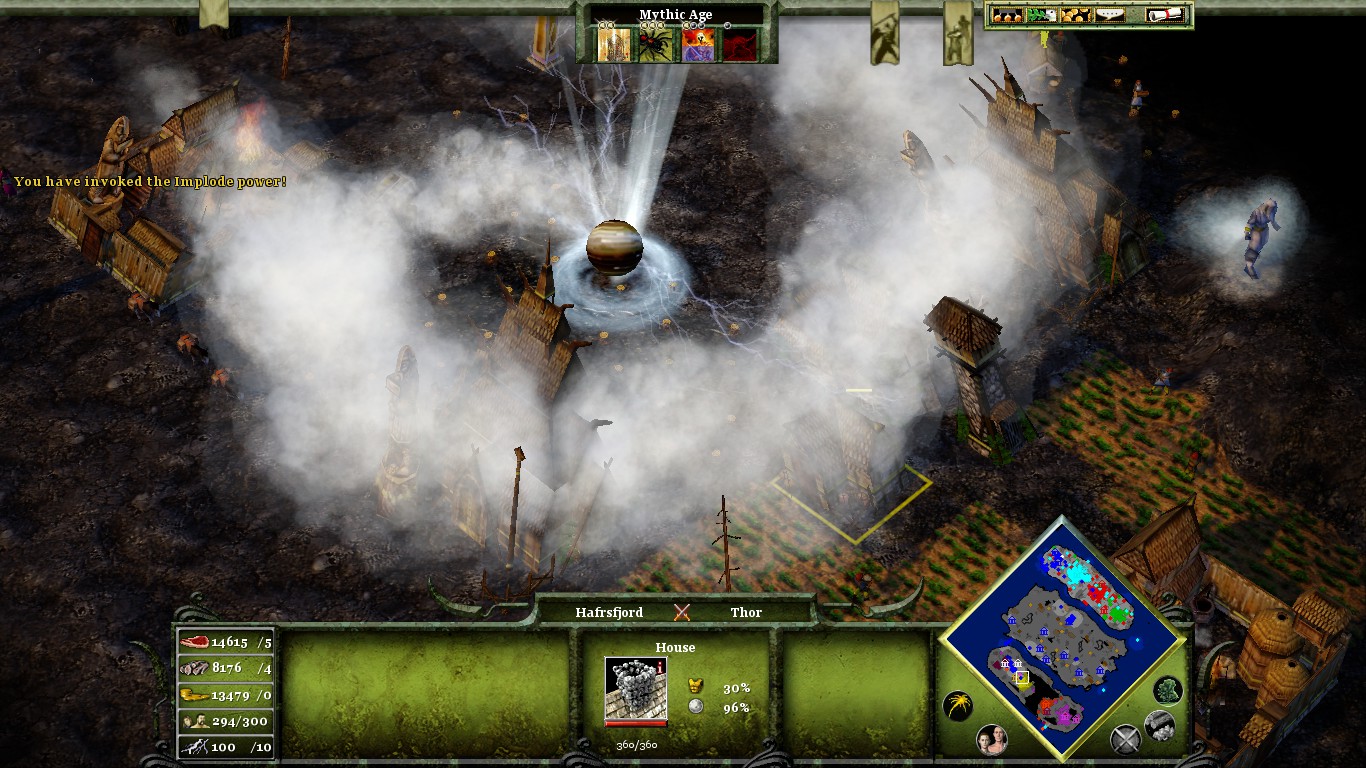Click the scroll icon in top toolbar
The height and width of the screenshot is (768, 1366).
(1166, 15)
